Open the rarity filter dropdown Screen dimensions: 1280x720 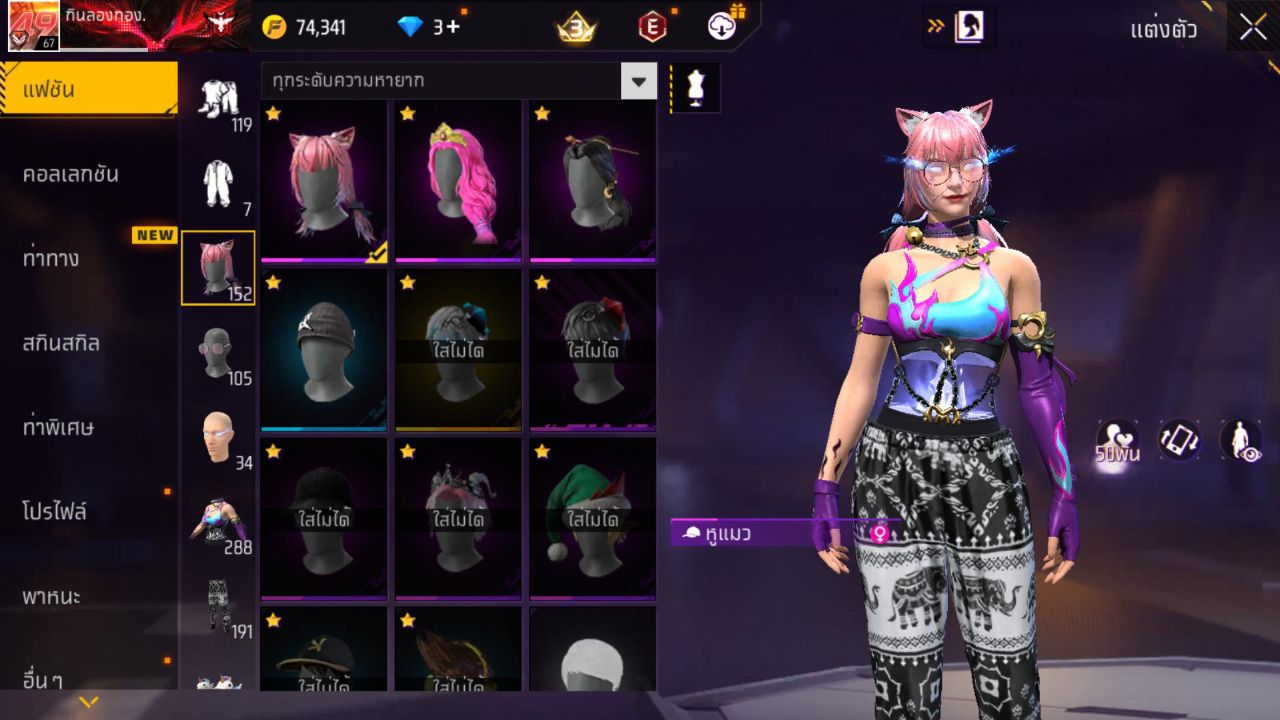click(x=639, y=80)
